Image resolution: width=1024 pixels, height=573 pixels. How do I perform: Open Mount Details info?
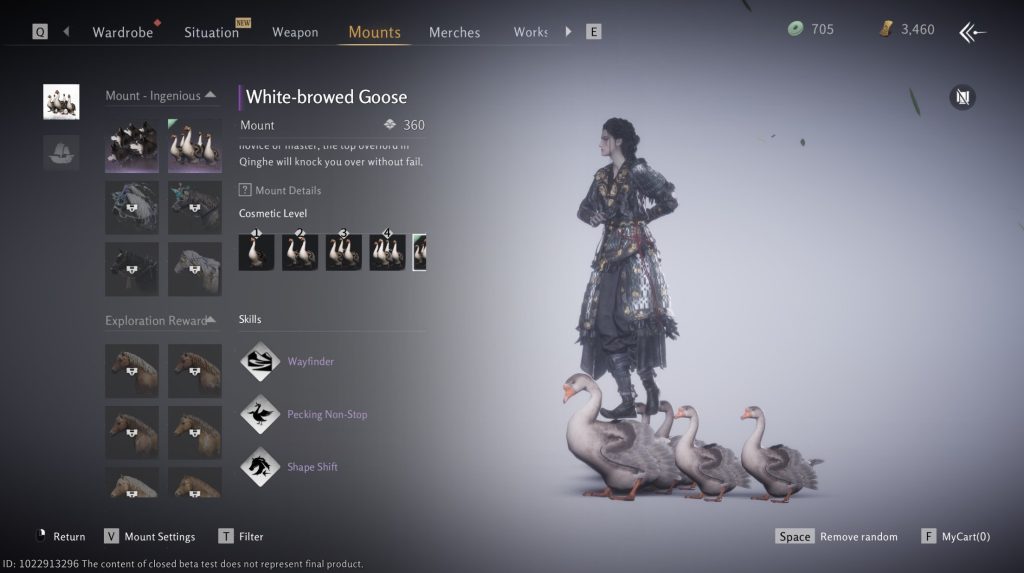(x=281, y=190)
